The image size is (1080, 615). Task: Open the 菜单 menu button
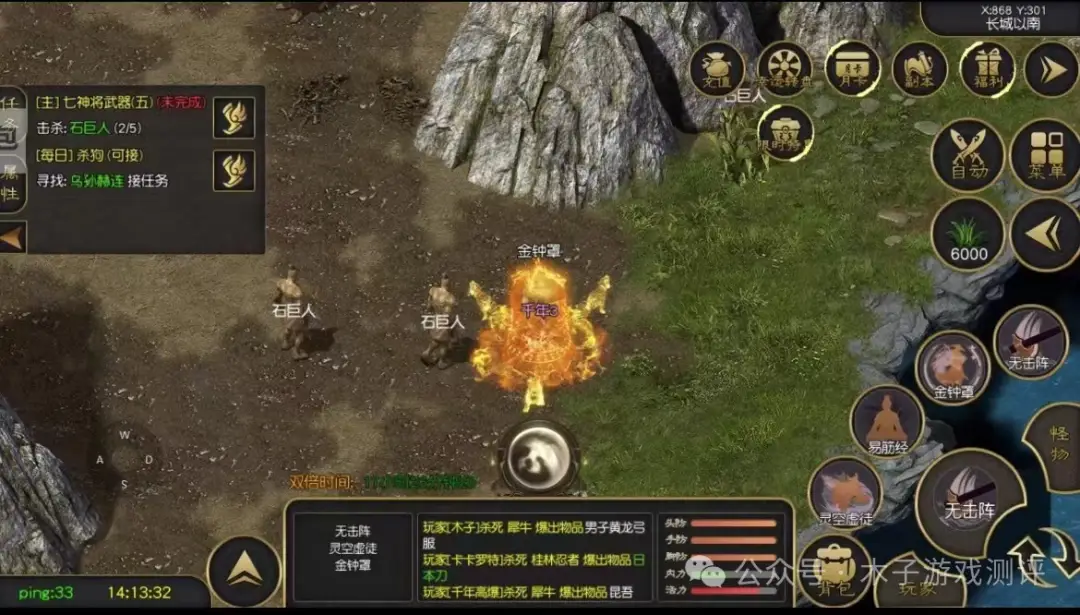point(1045,156)
